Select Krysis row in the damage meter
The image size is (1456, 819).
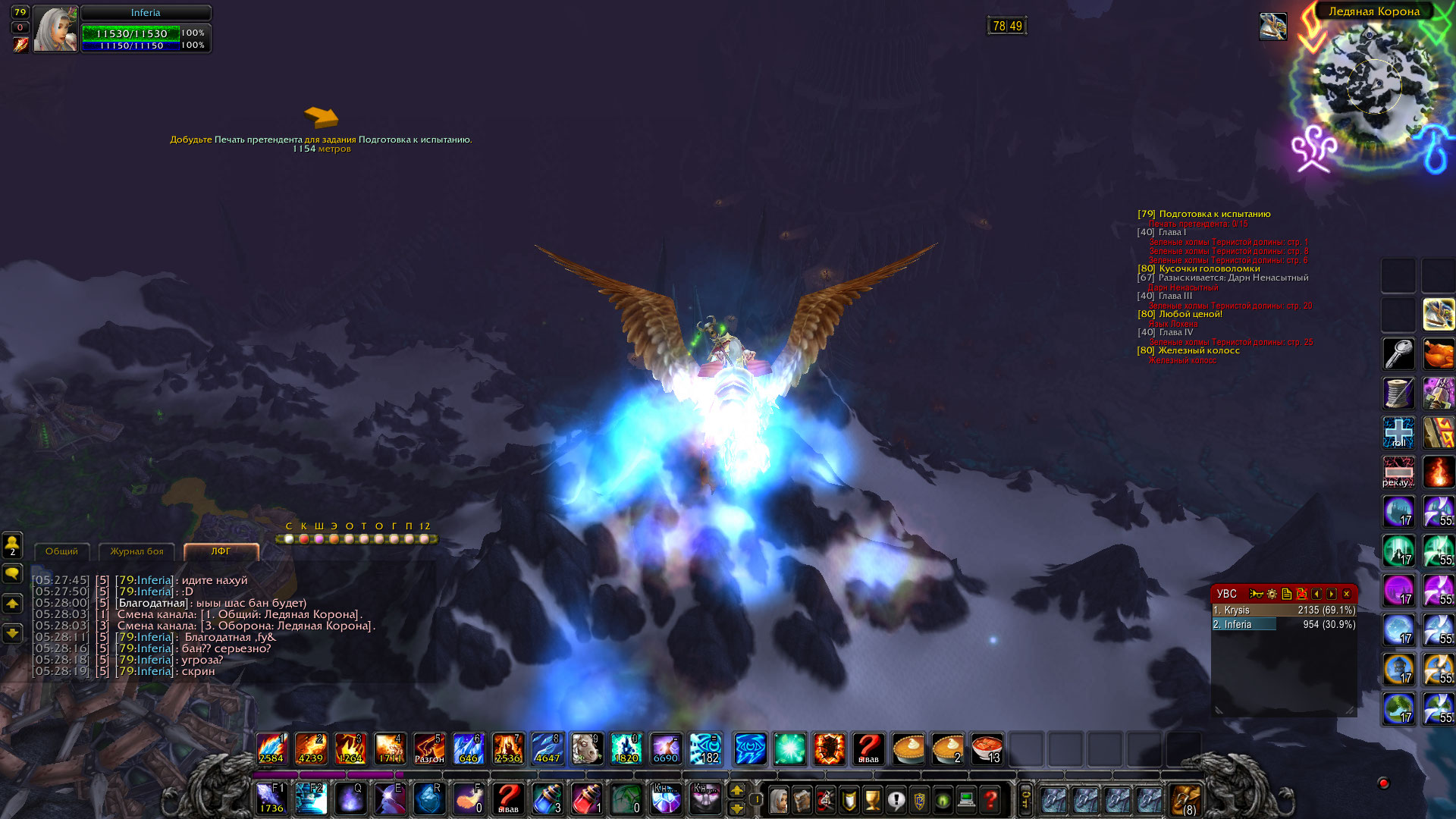1283,610
